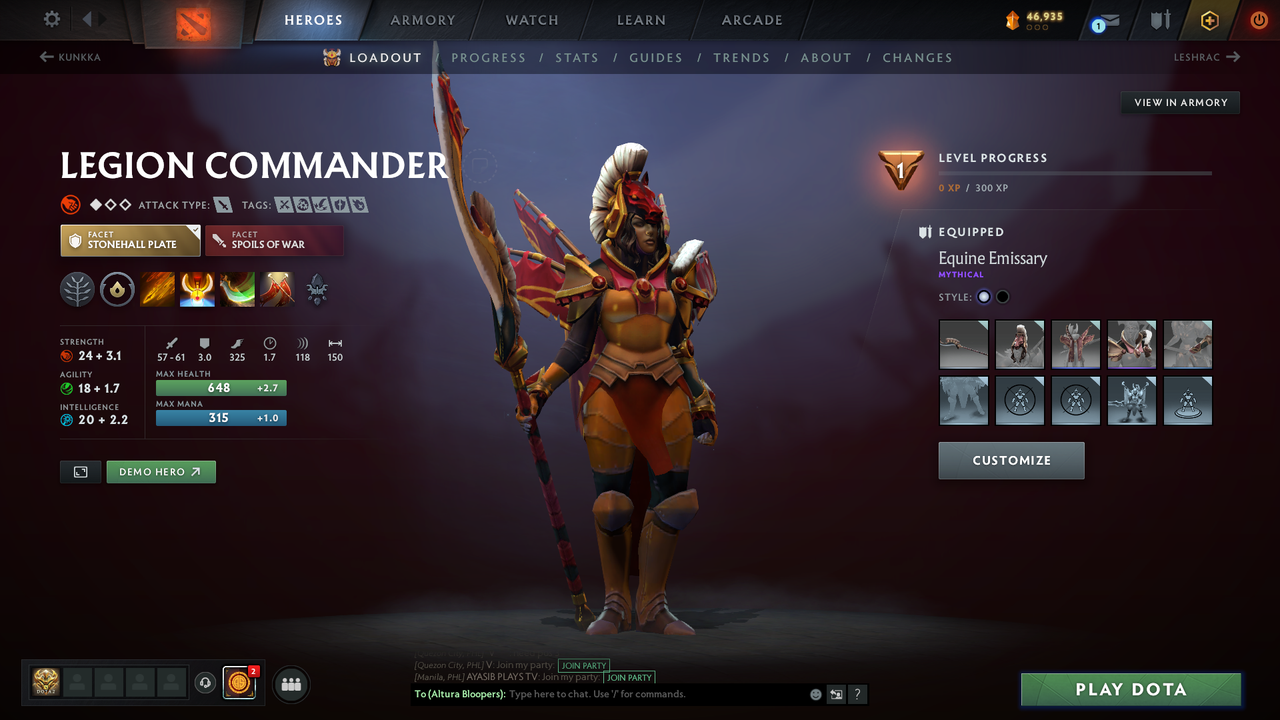Viewport: 1280px width, 720px height.
Task: Open the TRENDS tab
Action: pyautogui.click(x=741, y=57)
